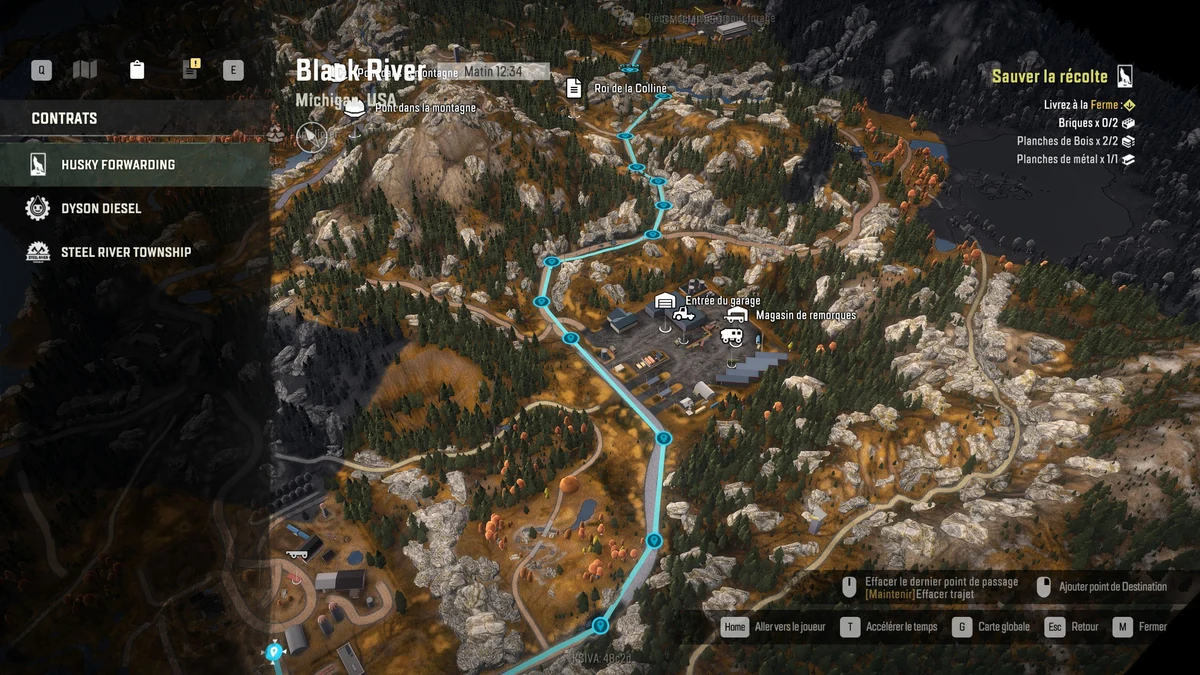Click the circular compass icon near the contracts panel
This screenshot has height=675, width=1200.
(312, 136)
